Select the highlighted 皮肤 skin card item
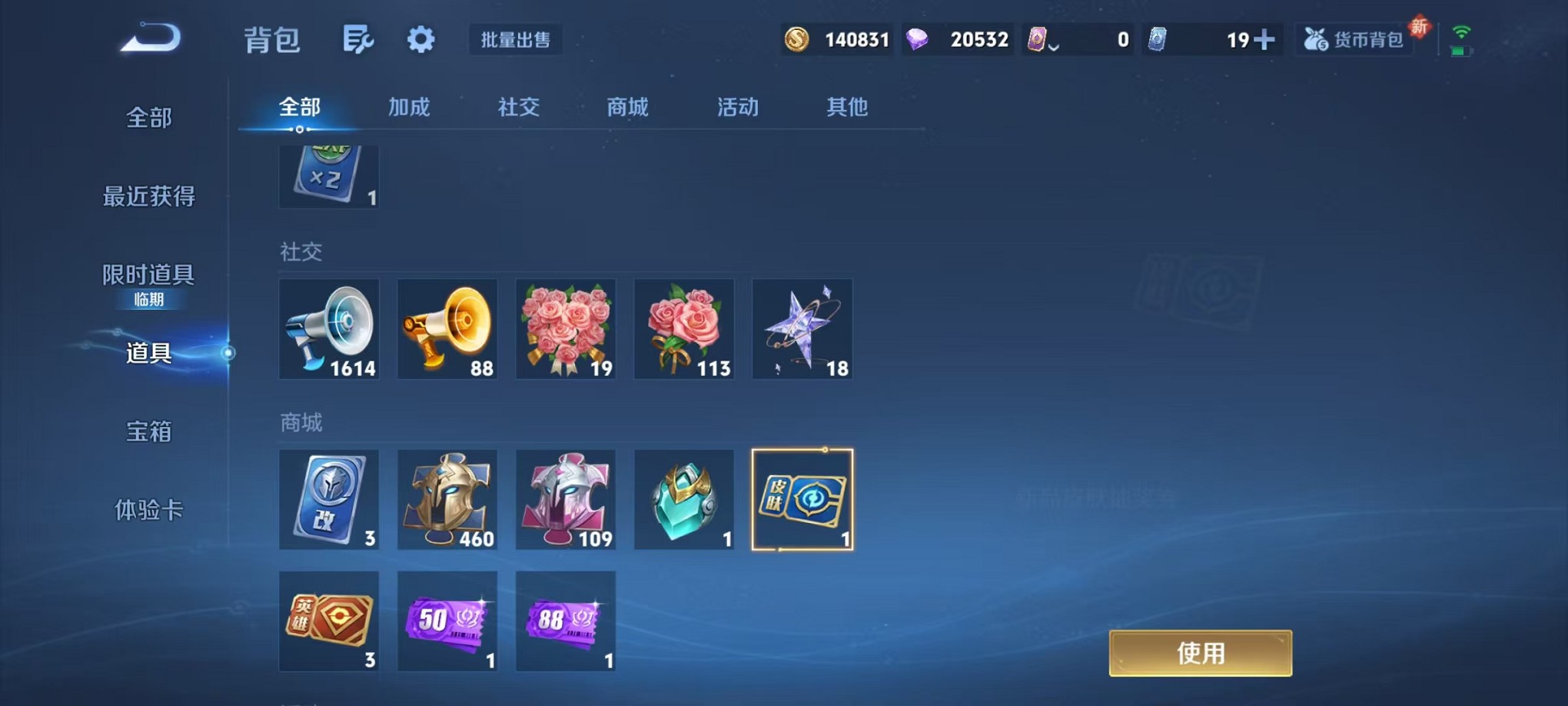 click(802, 500)
